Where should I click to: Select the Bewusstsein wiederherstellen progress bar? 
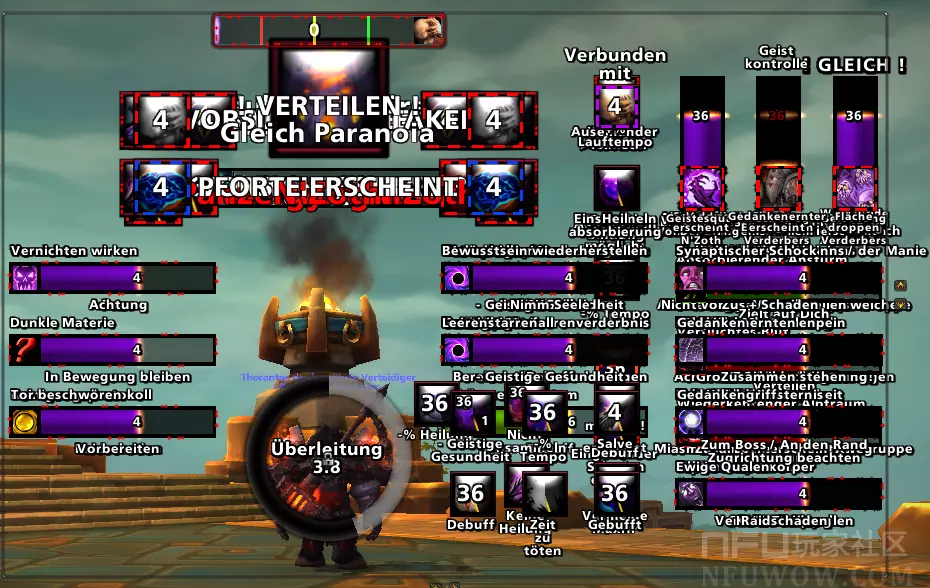(512, 278)
